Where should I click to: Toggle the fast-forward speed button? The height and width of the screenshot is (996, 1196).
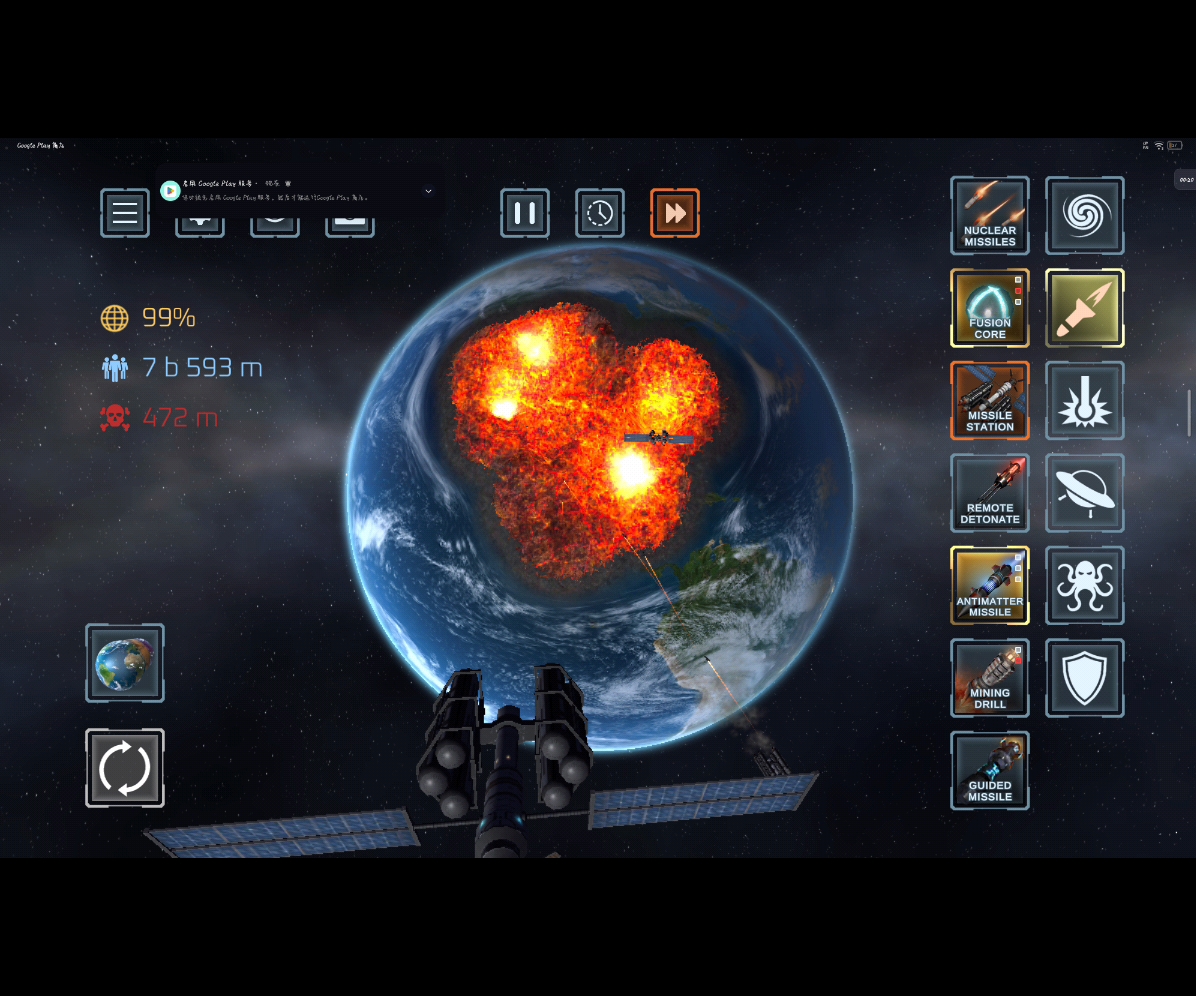[675, 213]
